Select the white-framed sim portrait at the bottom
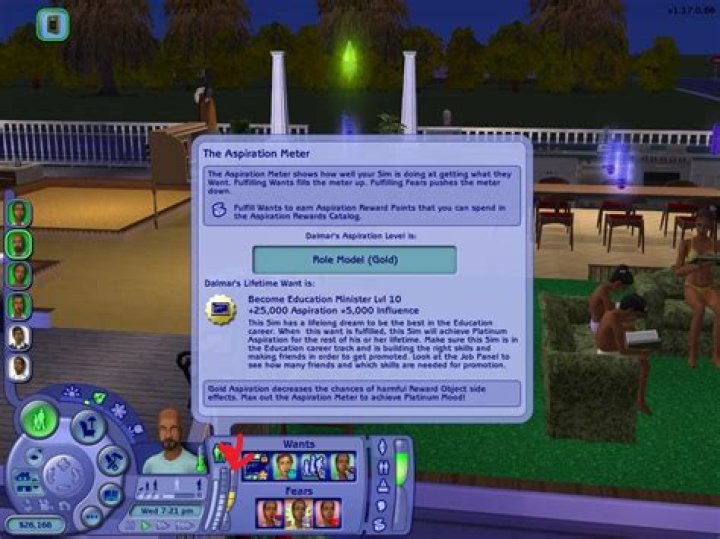720x539 pixels. [19, 369]
